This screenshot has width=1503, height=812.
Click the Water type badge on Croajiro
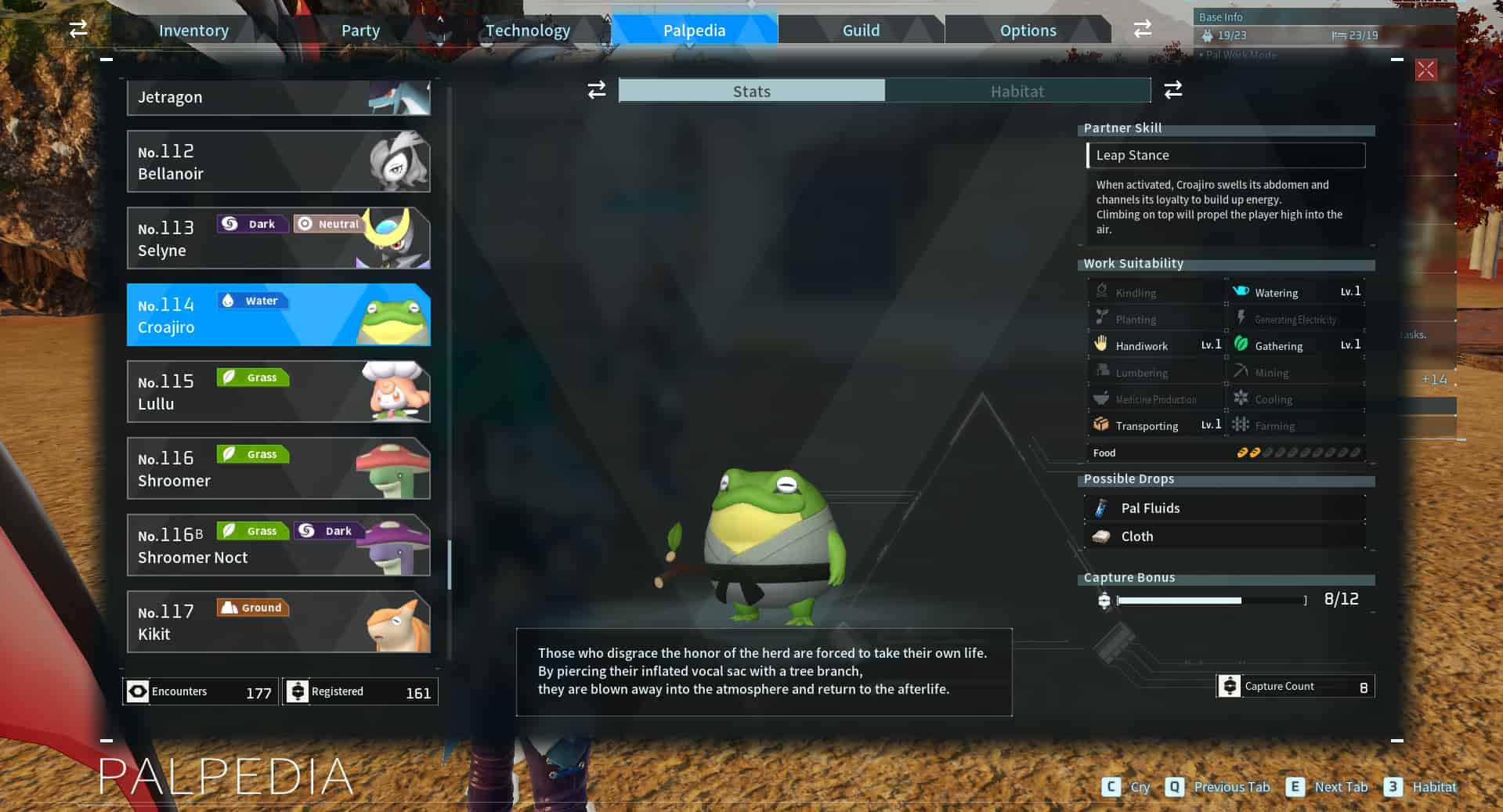click(253, 301)
